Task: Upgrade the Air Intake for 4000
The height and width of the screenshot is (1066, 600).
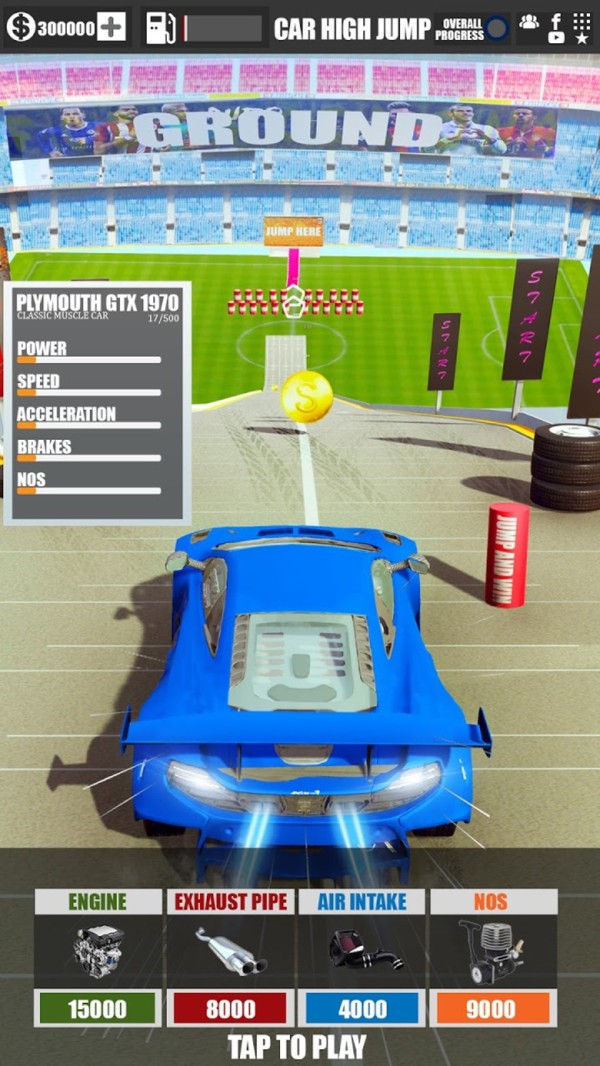Action: click(361, 1008)
